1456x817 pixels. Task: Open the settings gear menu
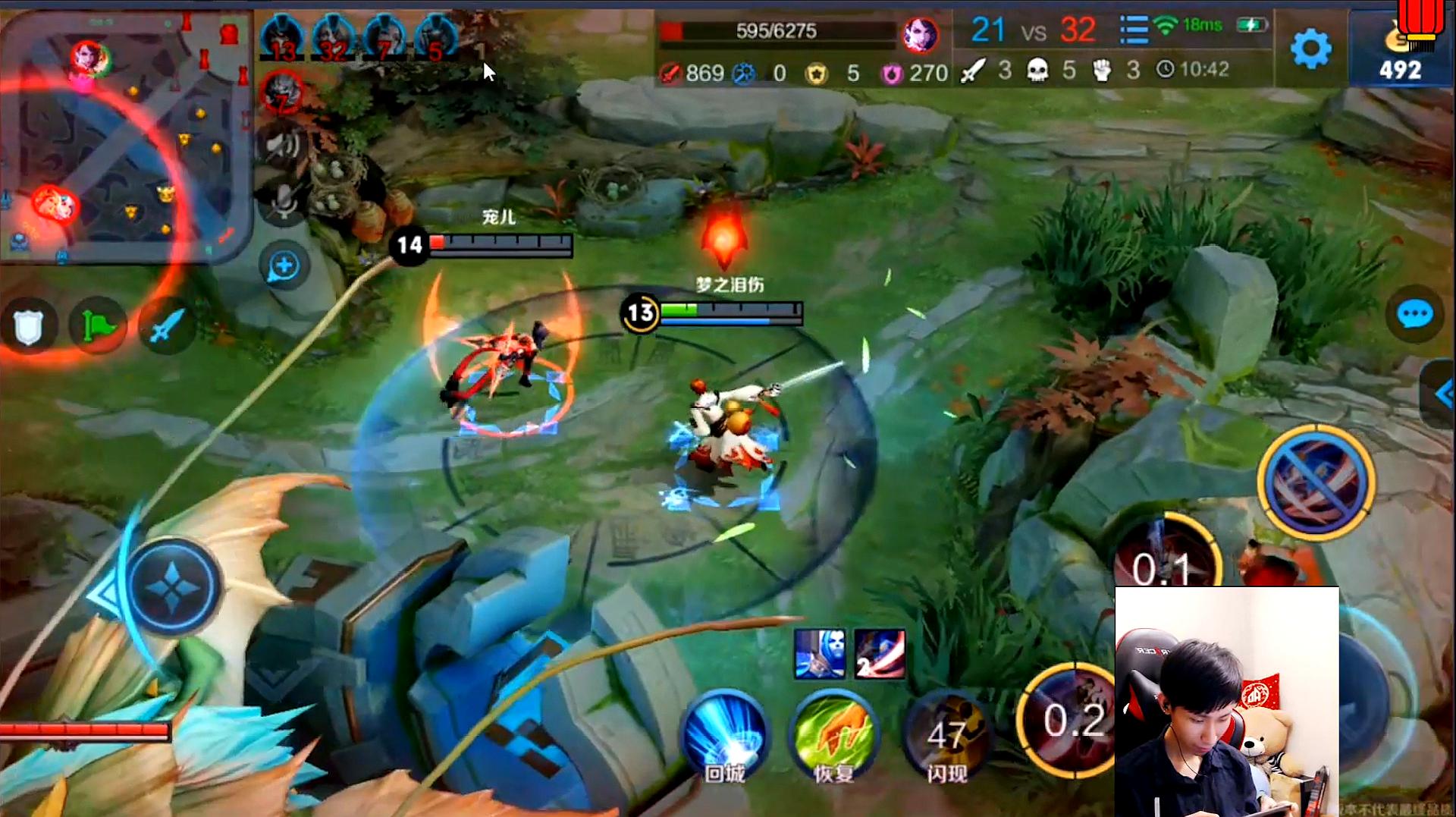click(x=1310, y=50)
